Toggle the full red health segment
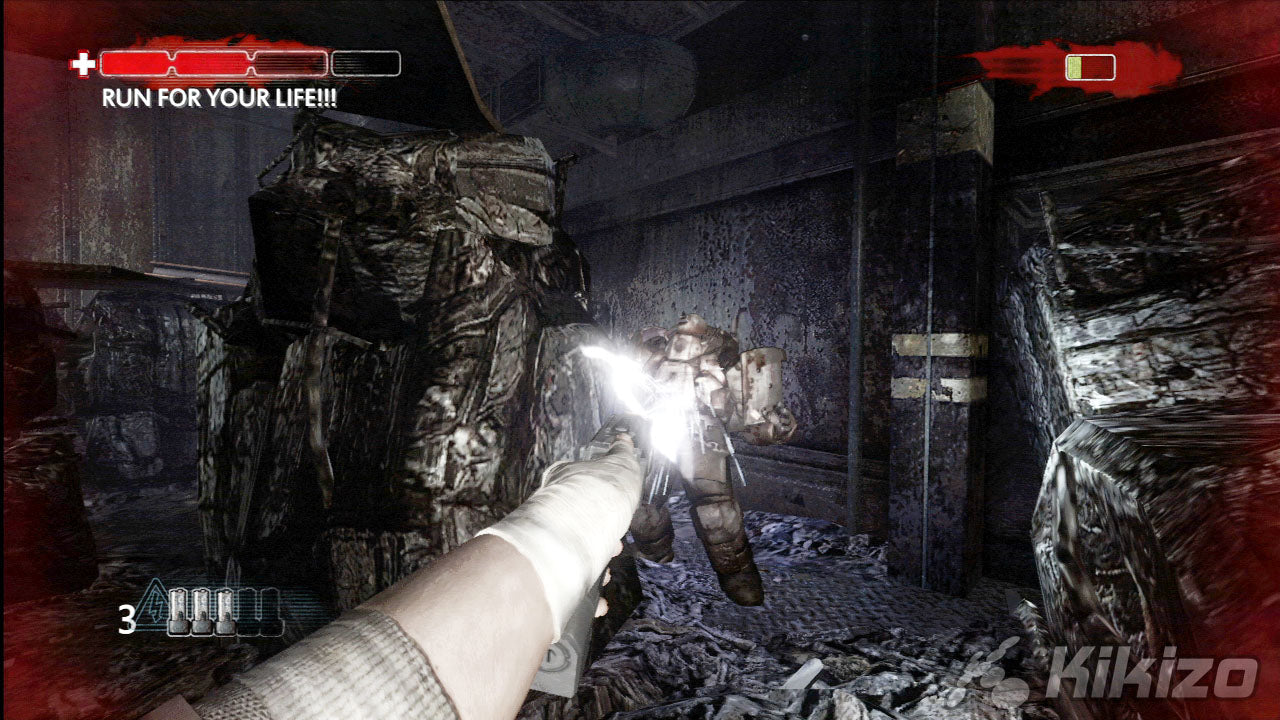This screenshot has width=1280, height=720. point(135,63)
